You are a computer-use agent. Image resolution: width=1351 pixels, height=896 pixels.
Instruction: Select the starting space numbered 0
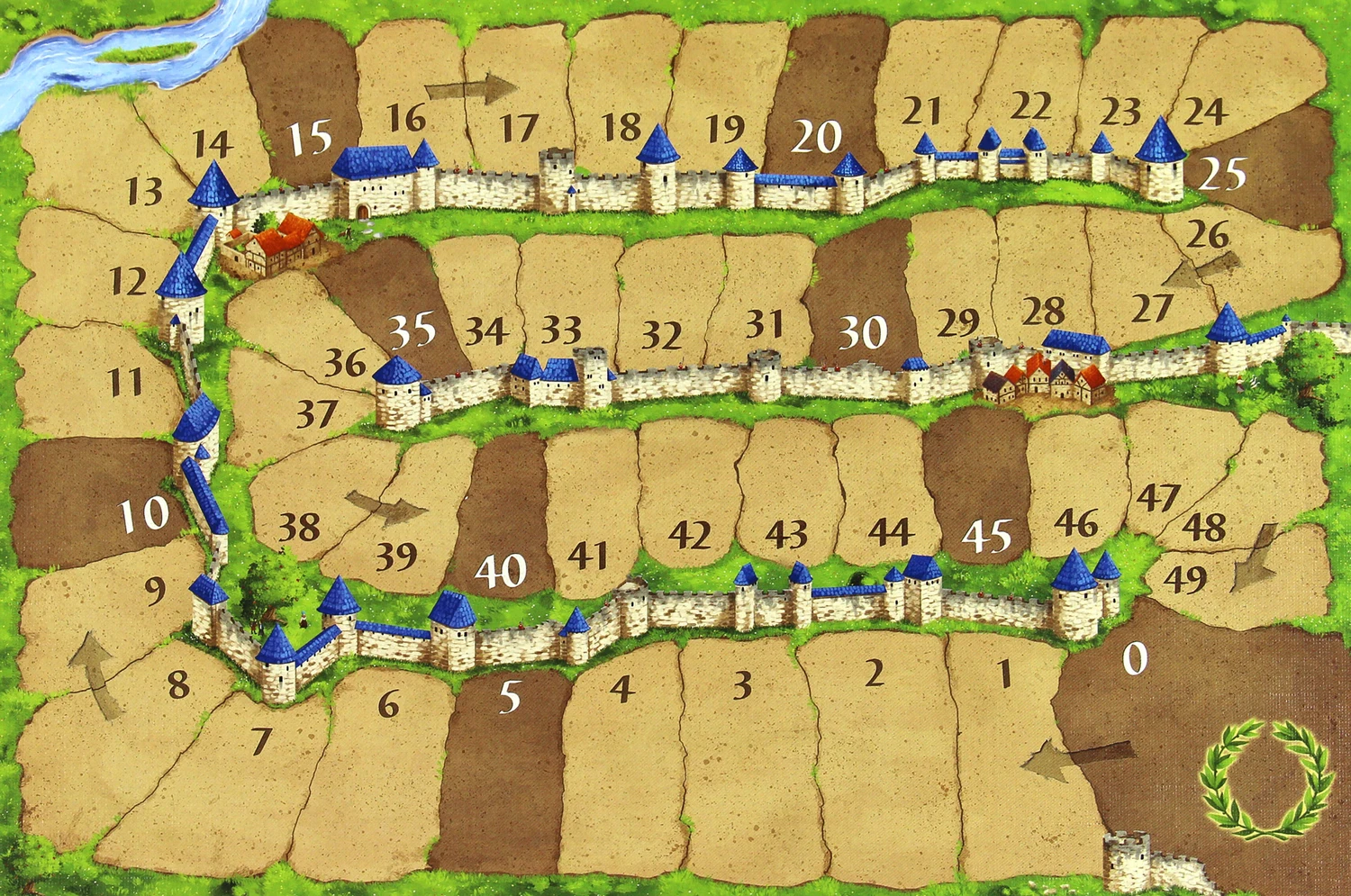1135,660
